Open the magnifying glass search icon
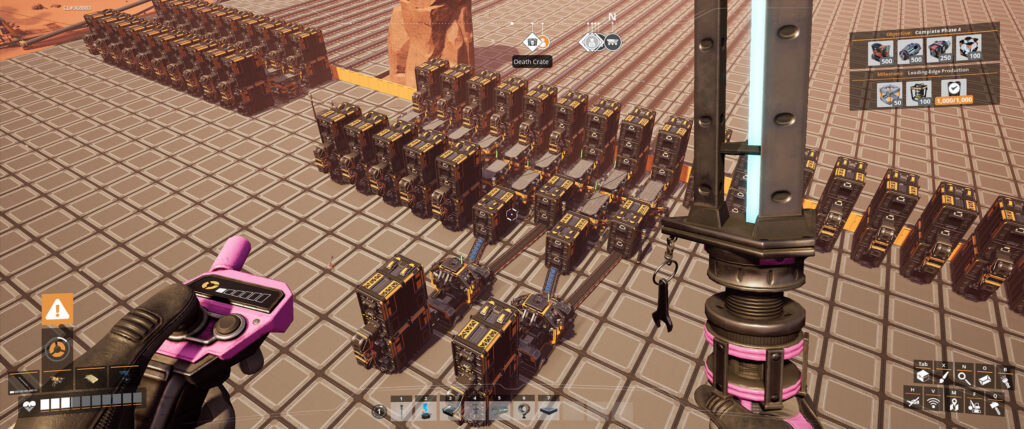Viewport: 1024px width, 429px height. click(963, 376)
